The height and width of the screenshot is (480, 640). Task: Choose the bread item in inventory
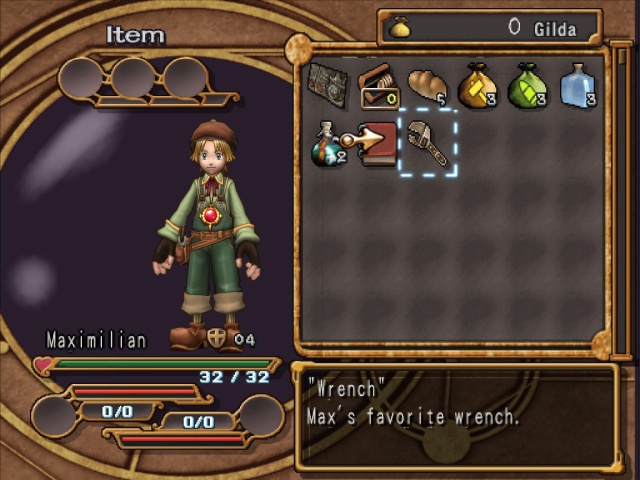[x=428, y=86]
